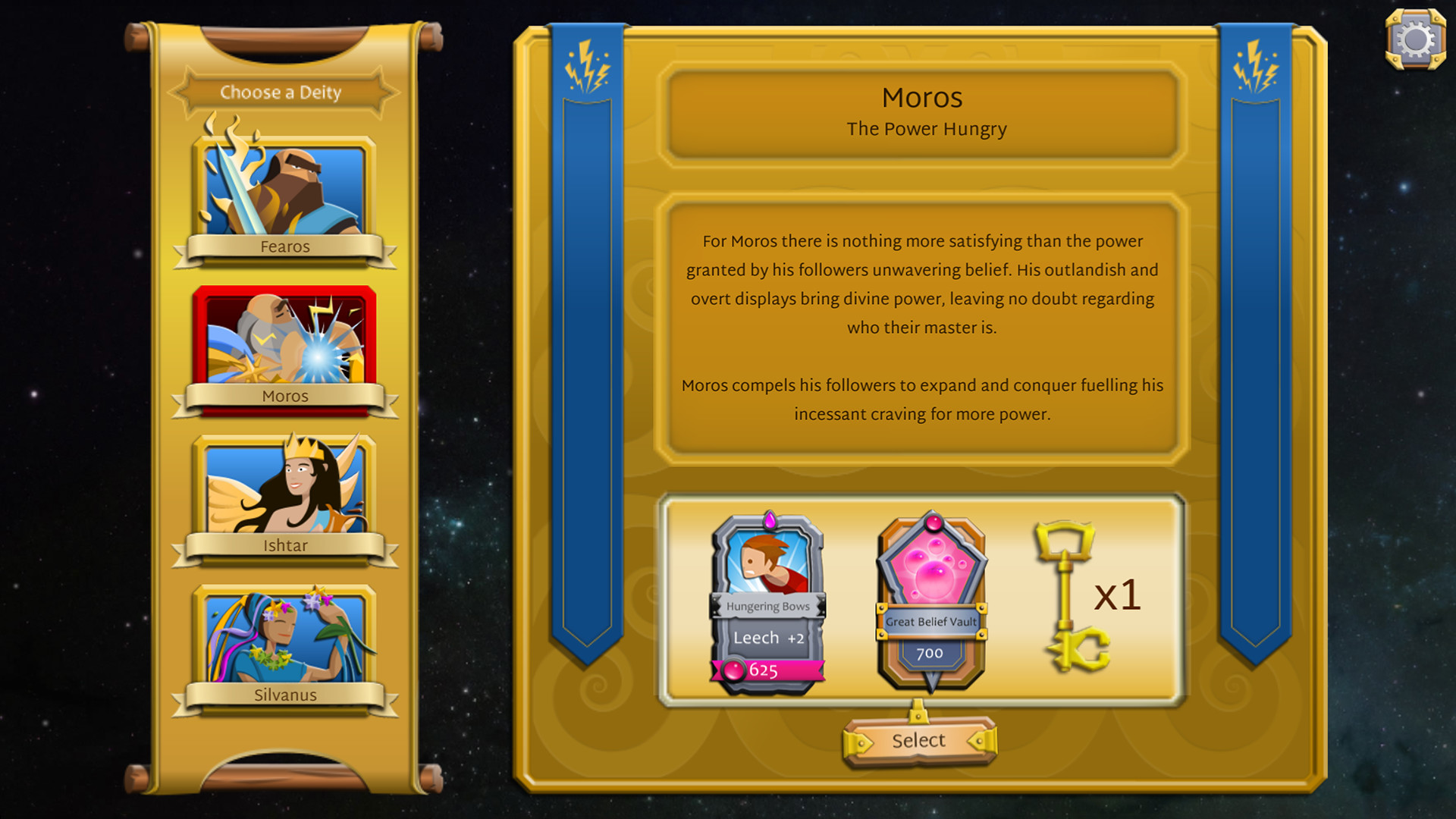Click the Moros The Power Hungry title banner
Screen dimensions: 1456x819
pos(921,112)
